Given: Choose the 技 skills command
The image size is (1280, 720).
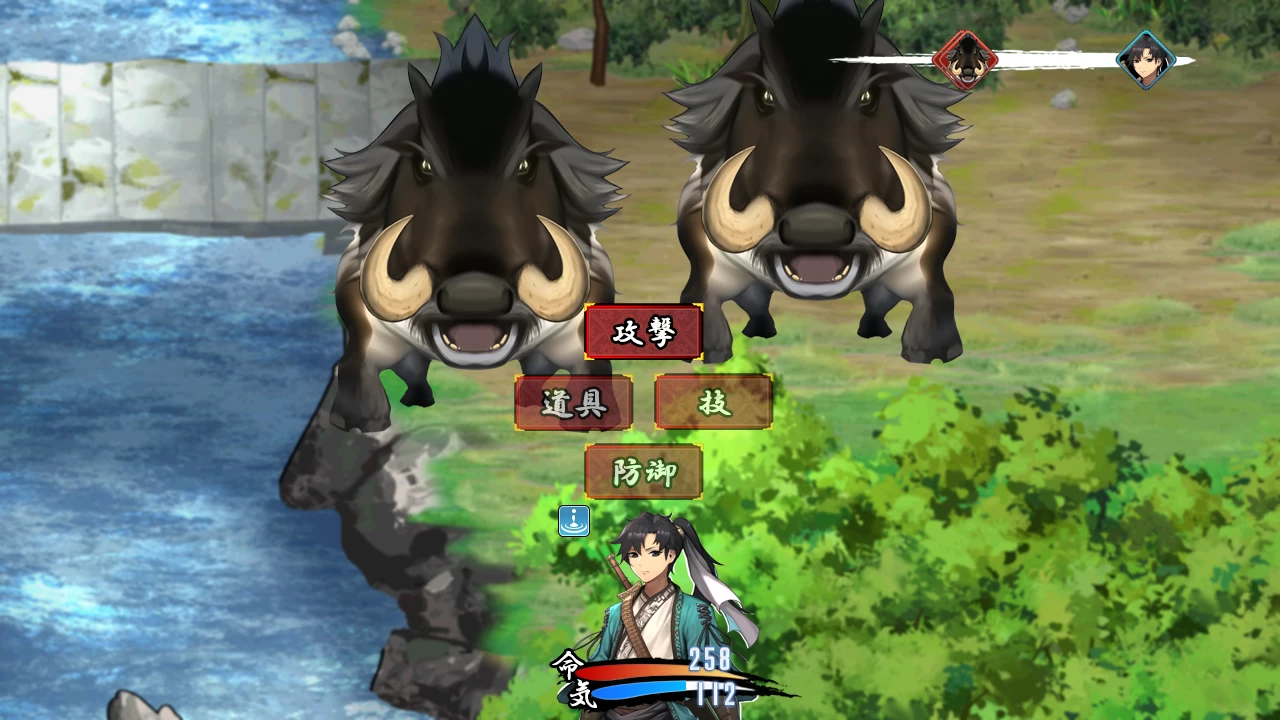Looking at the screenshot, I should click(x=713, y=402).
